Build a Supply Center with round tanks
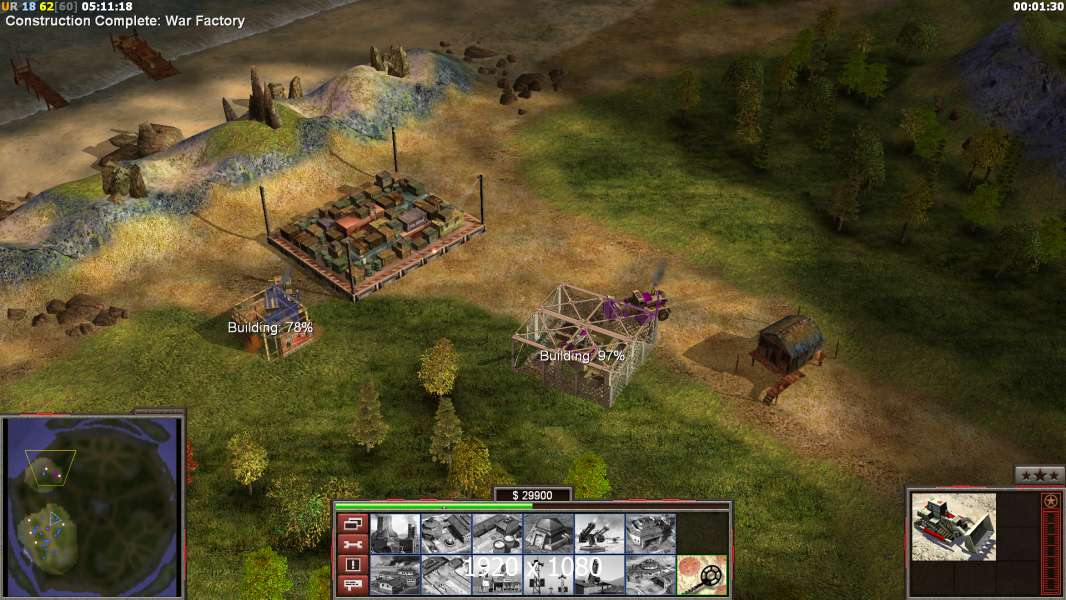The height and width of the screenshot is (600, 1066). pos(497,533)
